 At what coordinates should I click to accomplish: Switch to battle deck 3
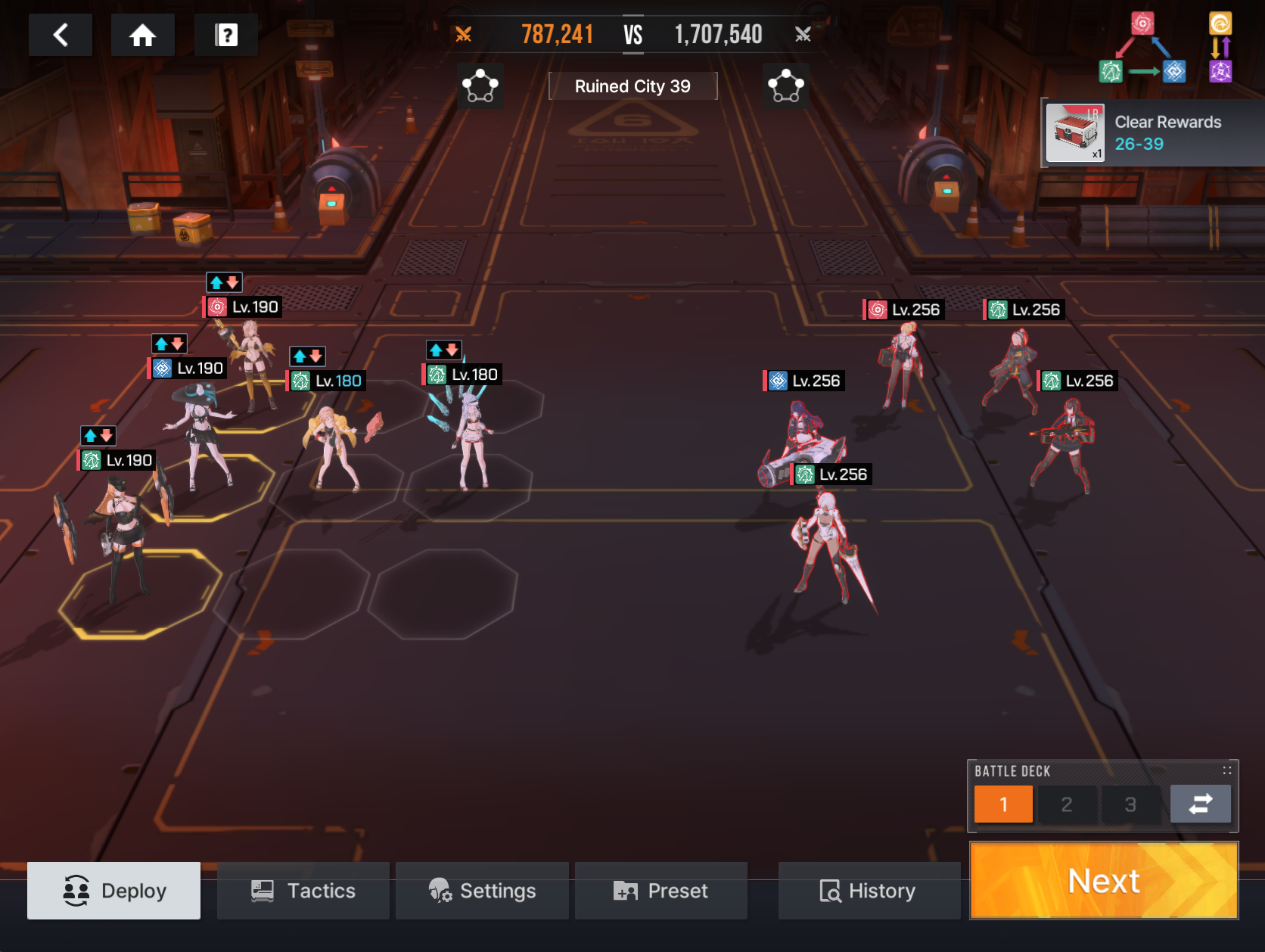pyautogui.click(x=1130, y=804)
